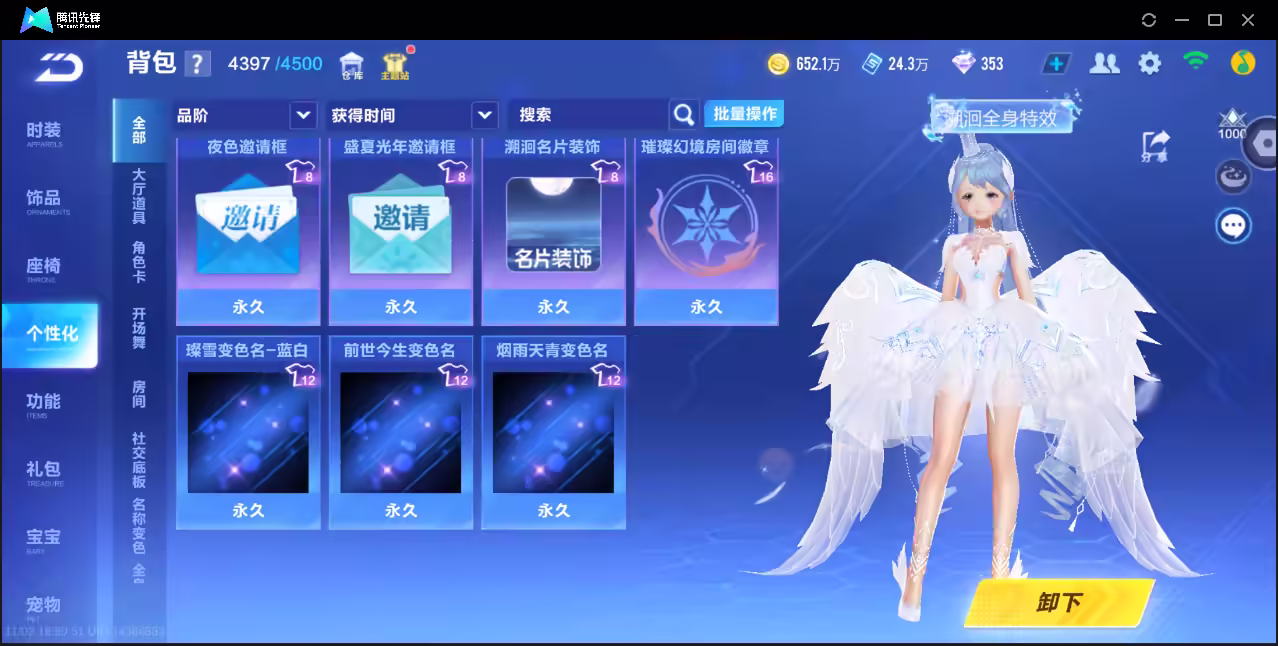Click the 搜索 search input field
The width and height of the screenshot is (1278, 646).
(588, 115)
